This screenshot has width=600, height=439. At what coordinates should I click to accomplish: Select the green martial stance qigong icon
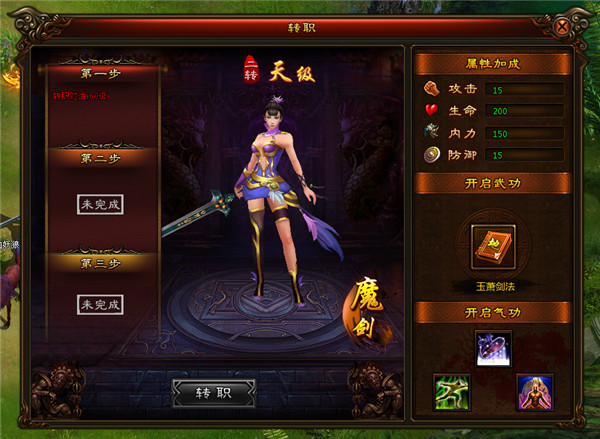[x=451, y=391]
